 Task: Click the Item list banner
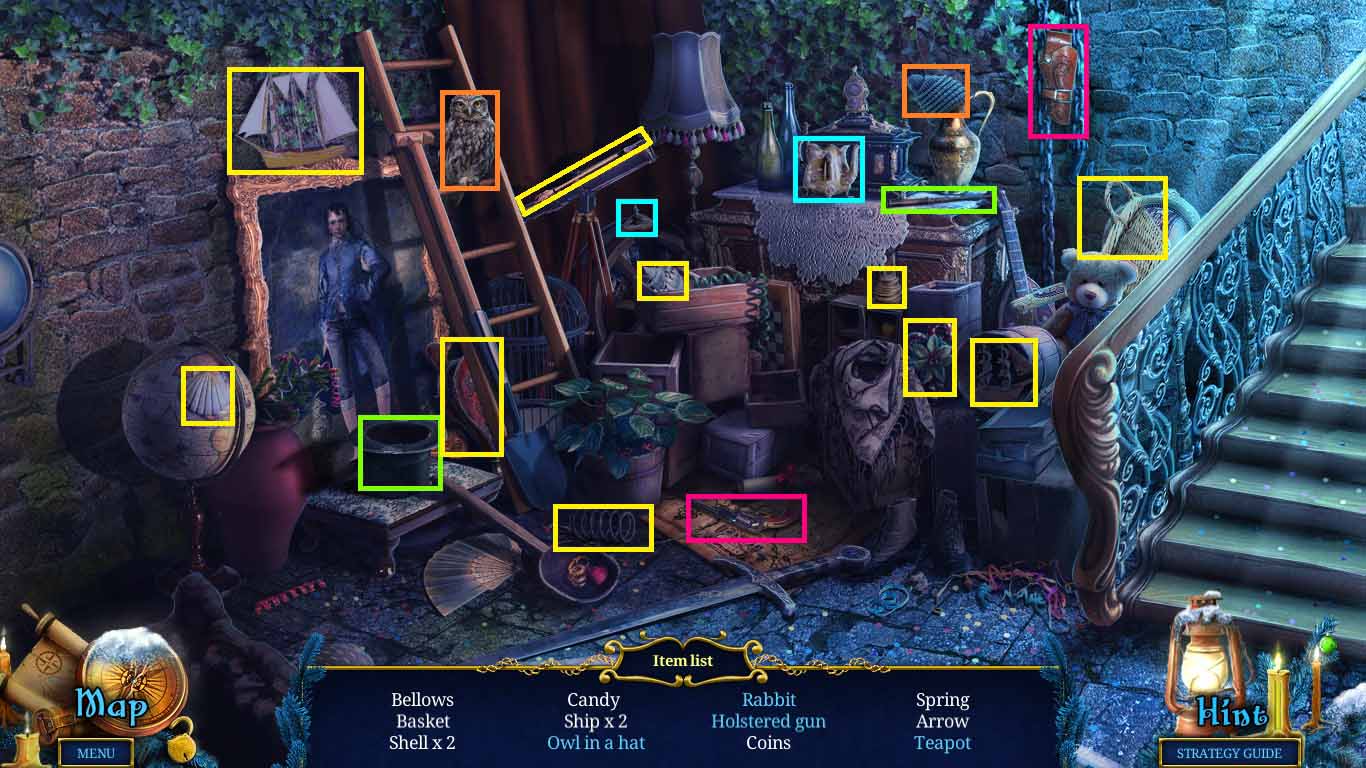[x=683, y=661]
